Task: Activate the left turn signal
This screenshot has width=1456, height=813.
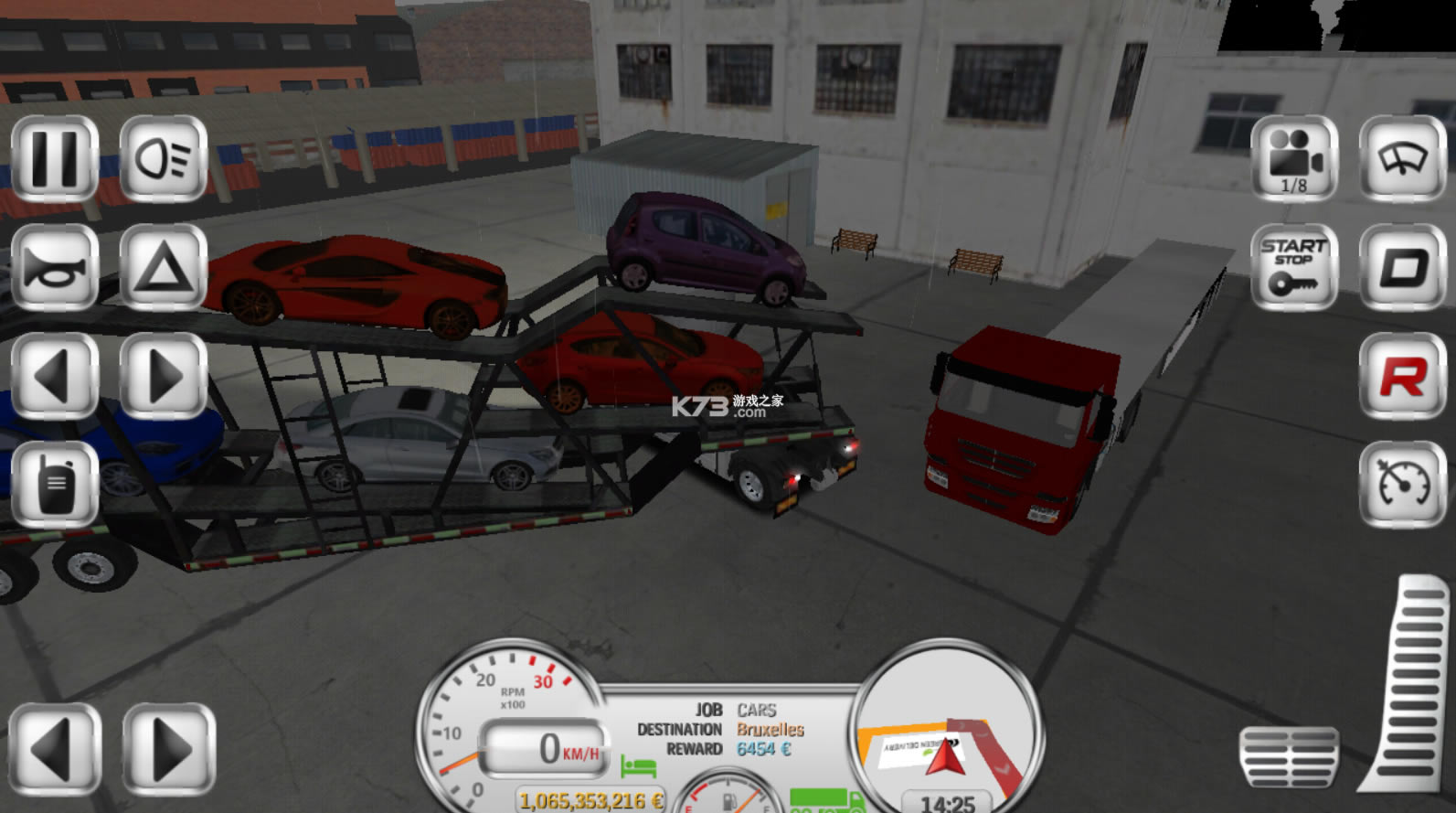Action: 55,376
